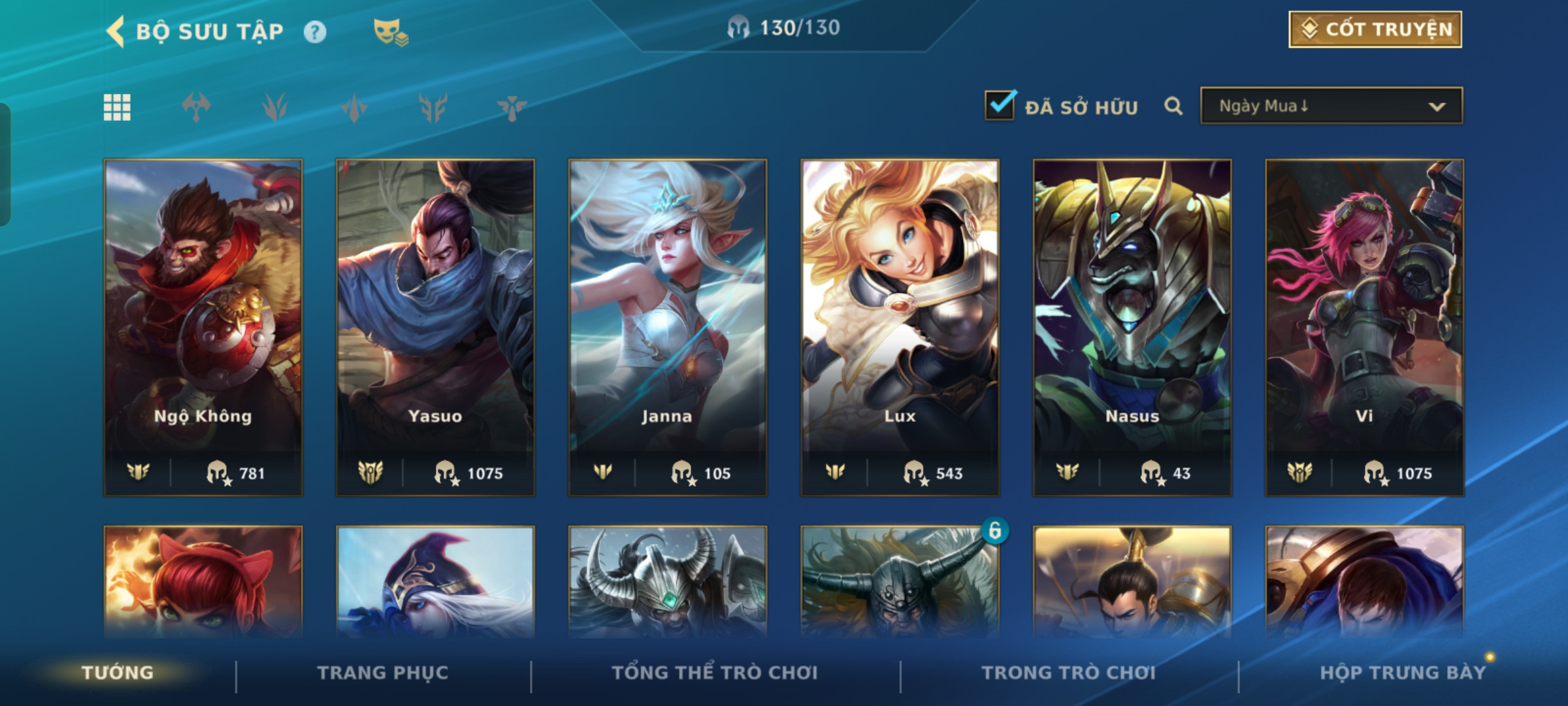
Task: View the Nasus champion card
Action: click(1132, 327)
